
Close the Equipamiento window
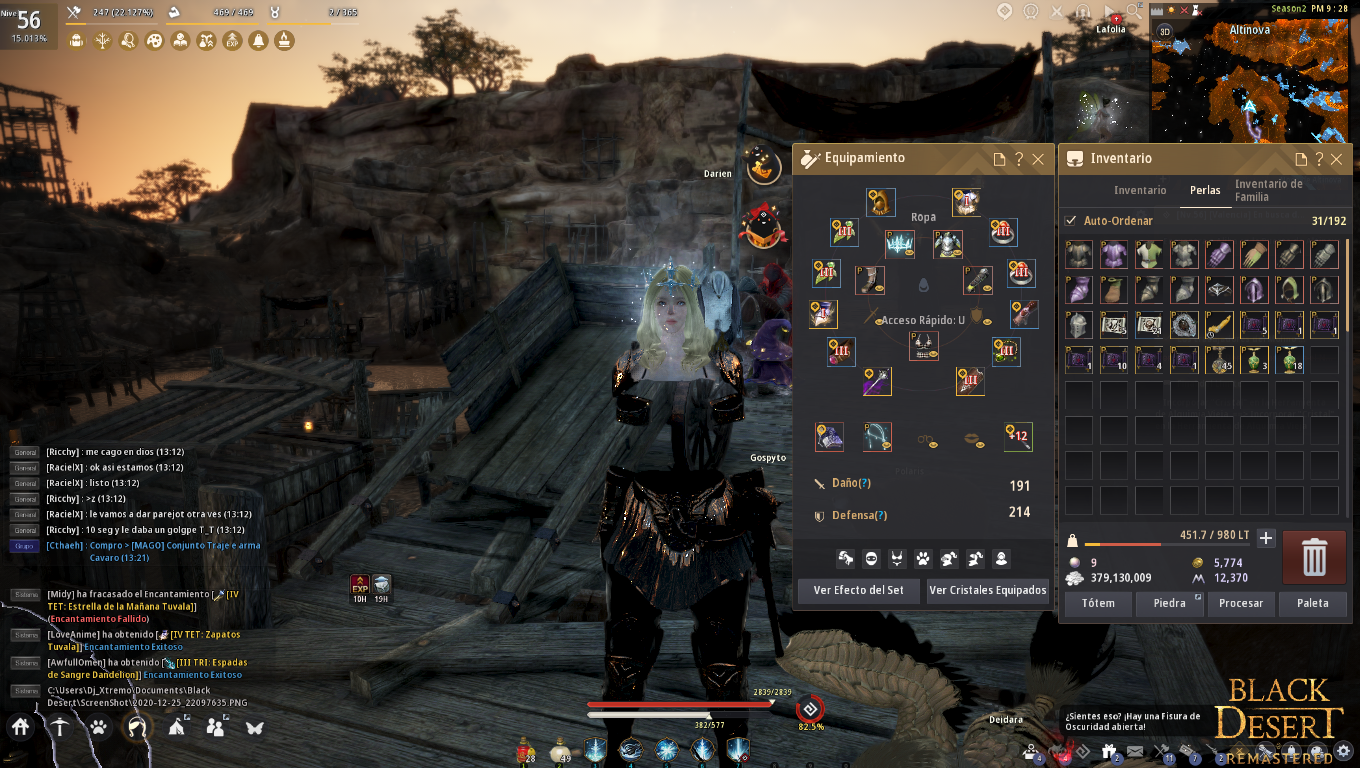tap(1038, 159)
